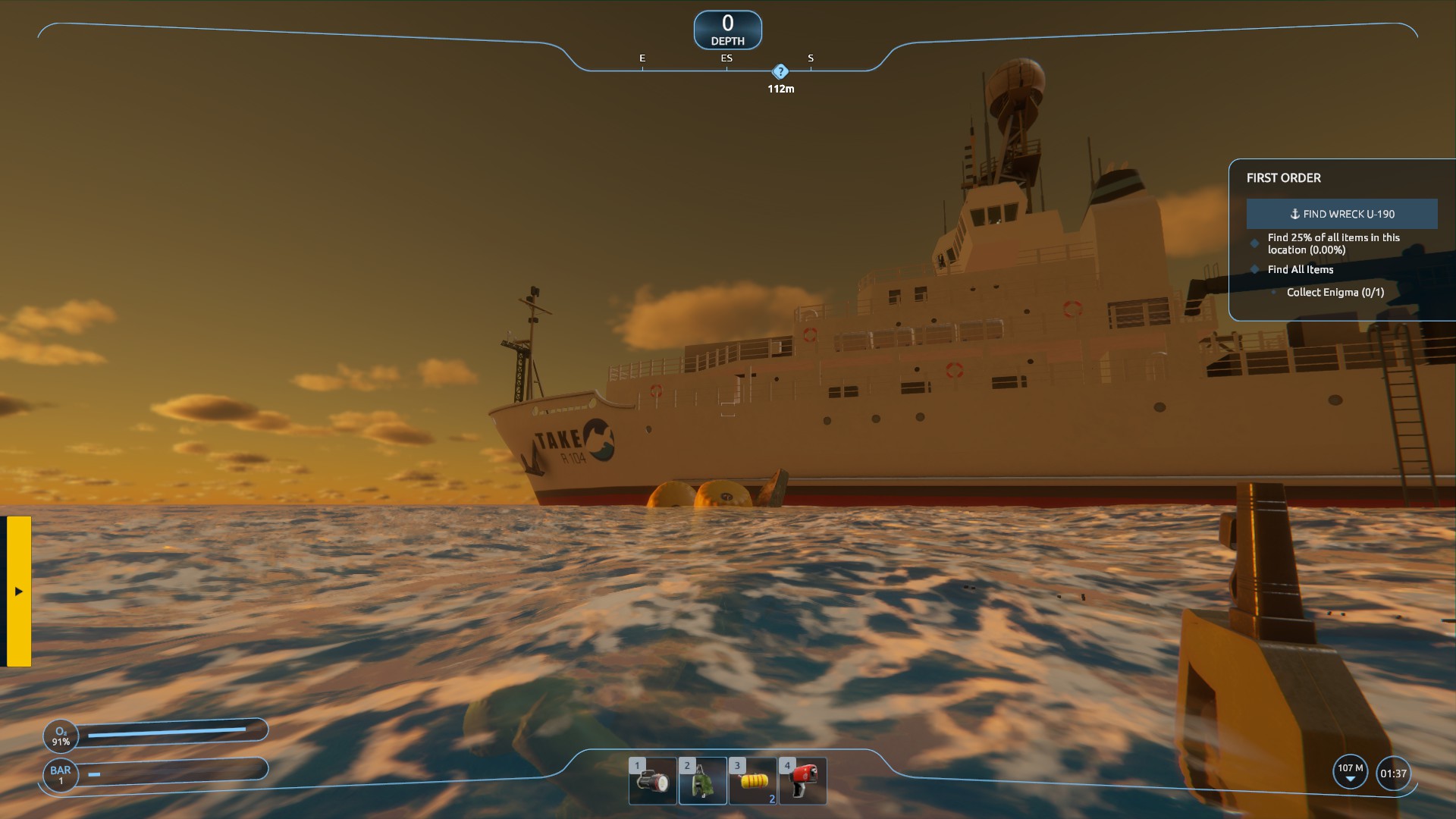Open the Collect Enigma objective entry
1456x819 pixels.
[1335, 292]
